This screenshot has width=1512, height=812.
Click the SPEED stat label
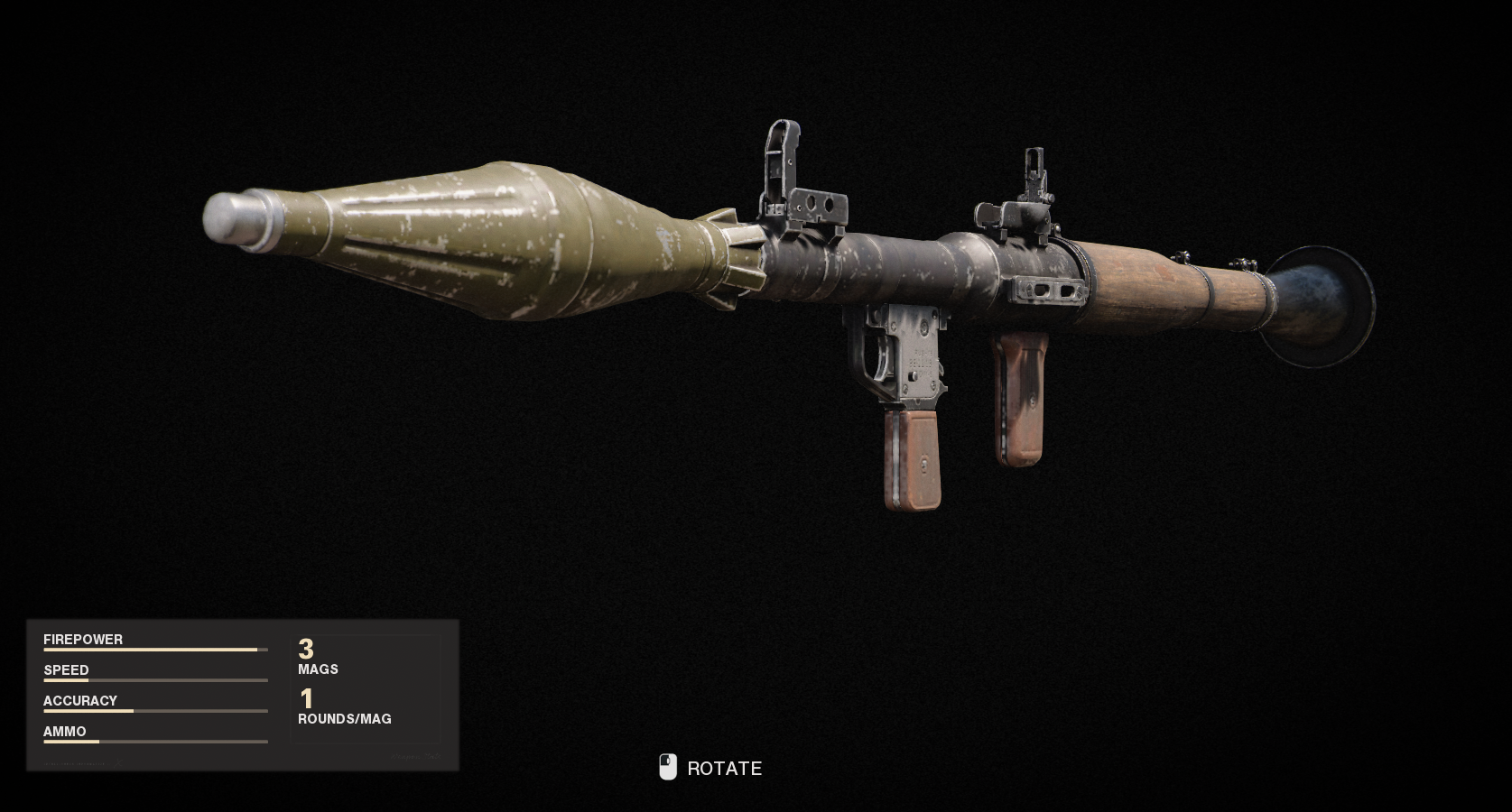66,670
